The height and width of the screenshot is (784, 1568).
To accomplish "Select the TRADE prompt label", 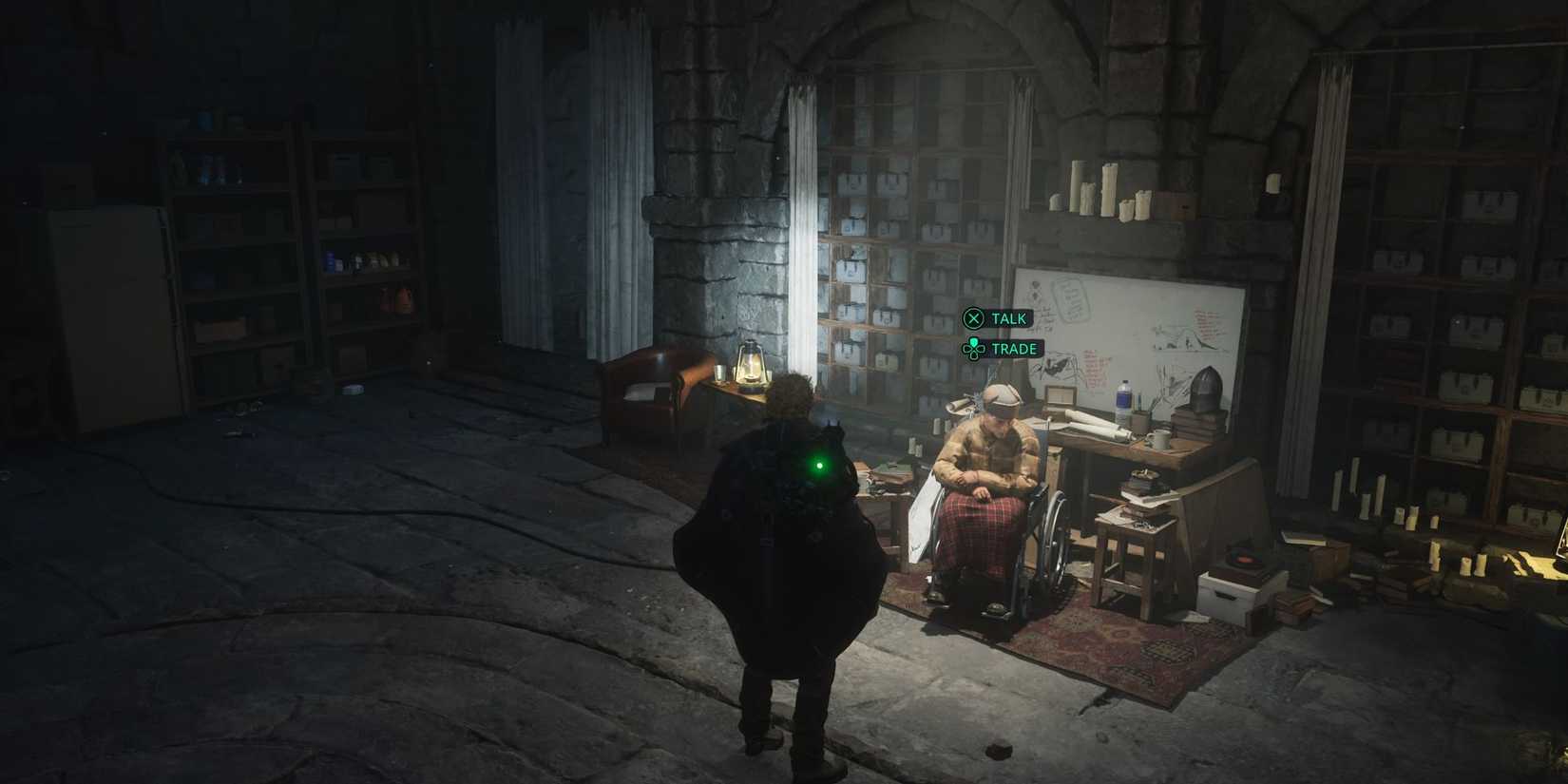I will click(1012, 349).
